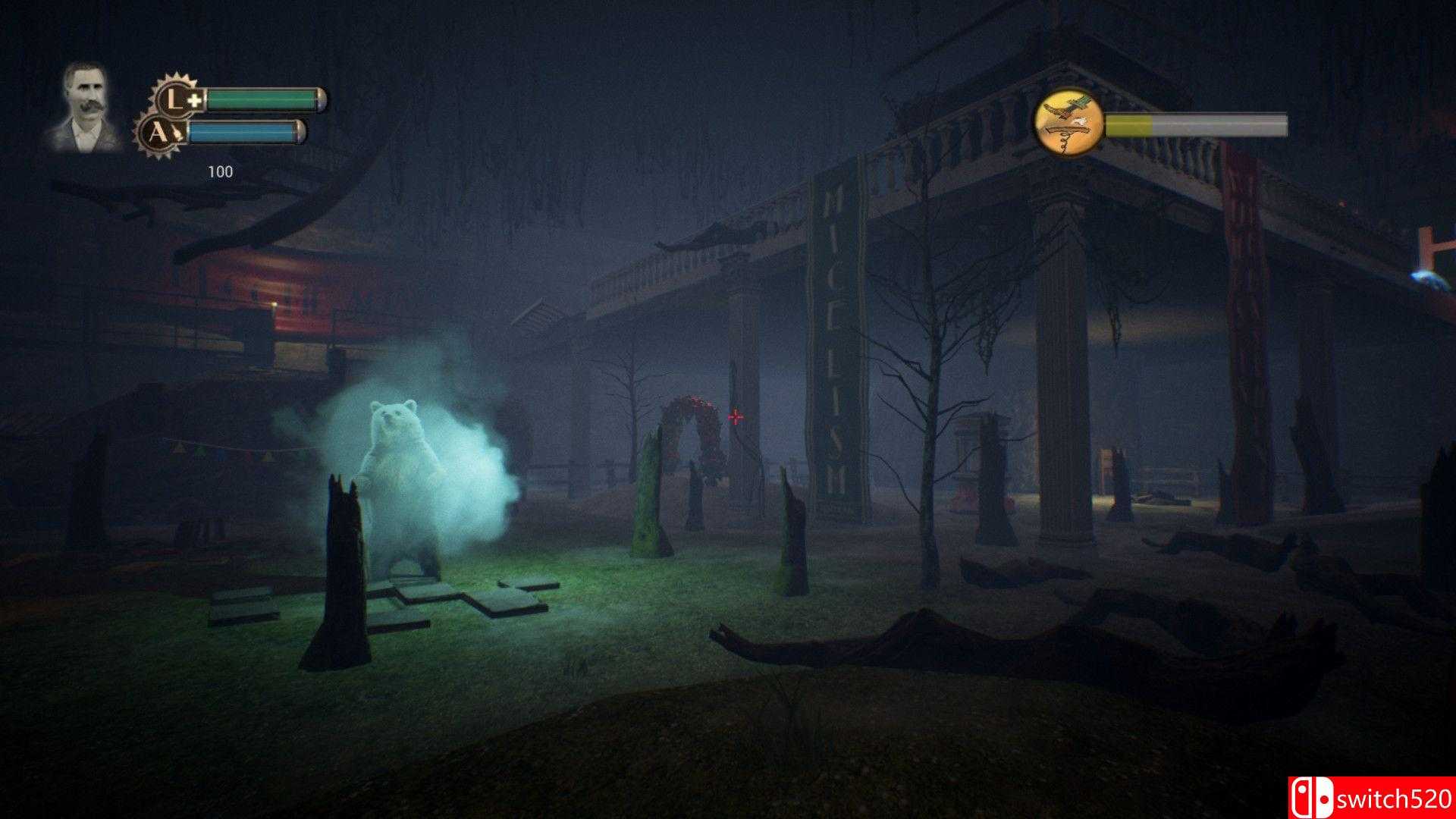Screen dimensions: 1456x819
Task: Click the player portrait photograph
Action: pos(89,106)
